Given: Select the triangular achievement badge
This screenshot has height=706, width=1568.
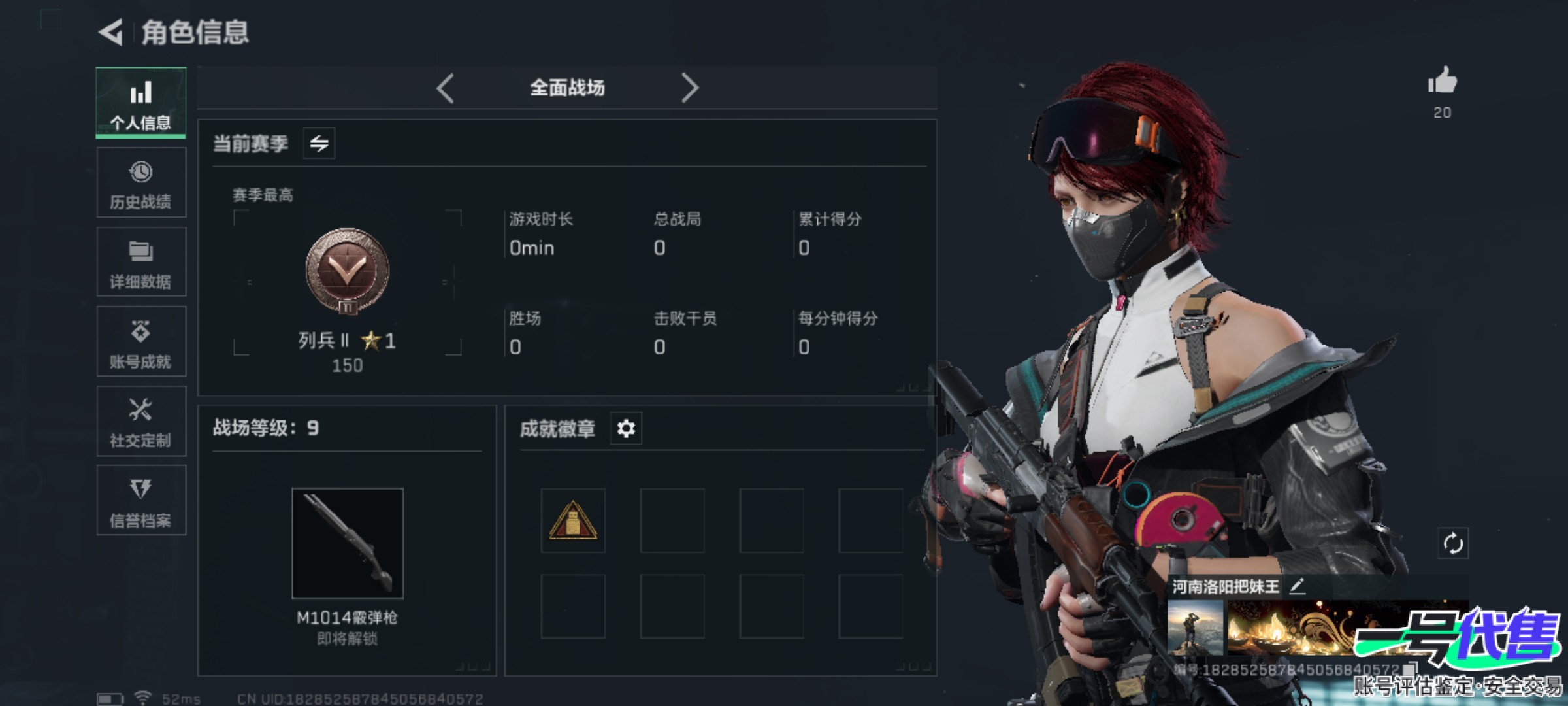Looking at the screenshot, I should pyautogui.click(x=573, y=521).
